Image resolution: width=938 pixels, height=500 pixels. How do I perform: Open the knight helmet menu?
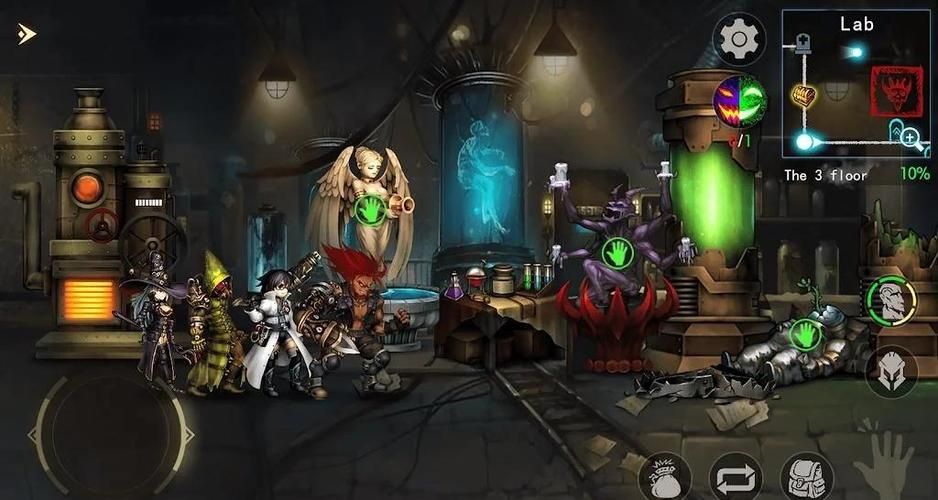(x=891, y=372)
